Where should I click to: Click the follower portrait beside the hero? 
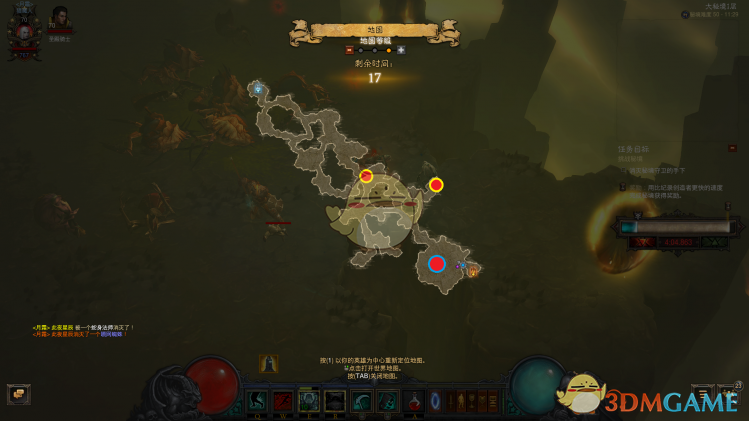60,19
